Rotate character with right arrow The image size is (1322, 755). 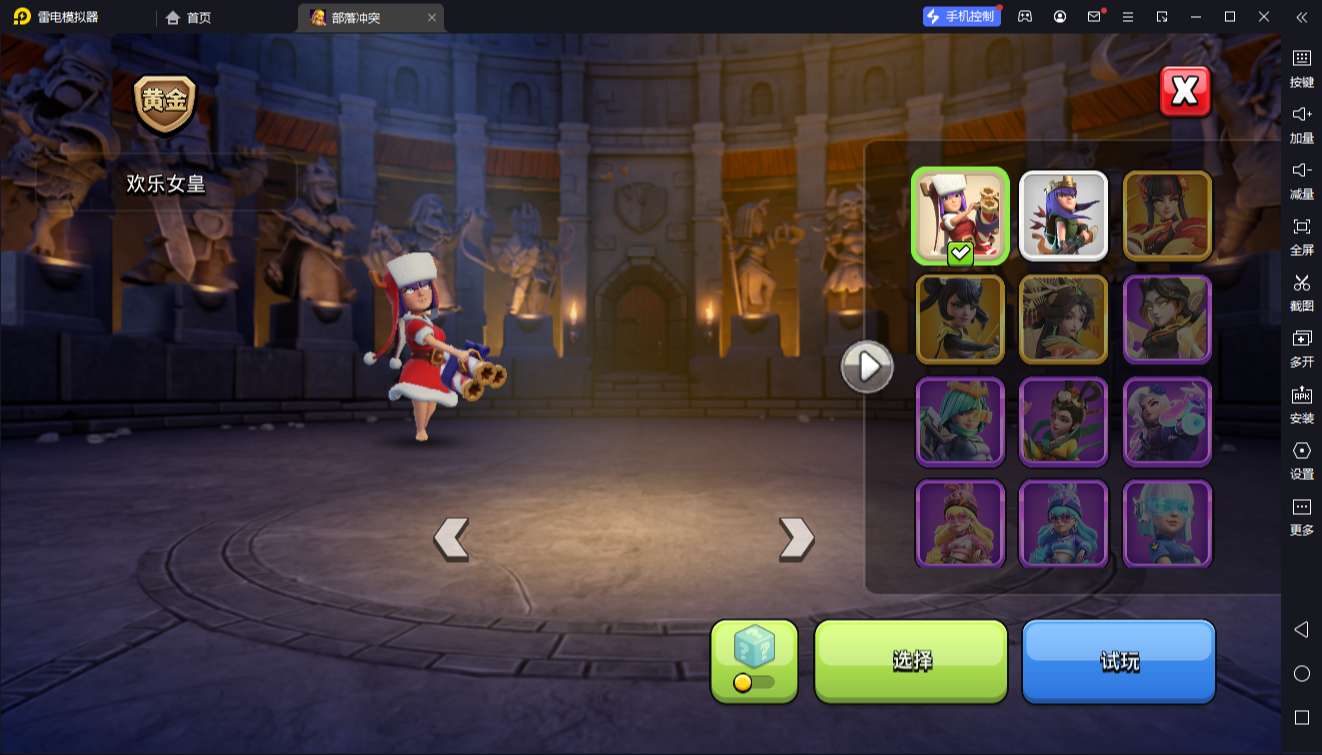tap(796, 539)
